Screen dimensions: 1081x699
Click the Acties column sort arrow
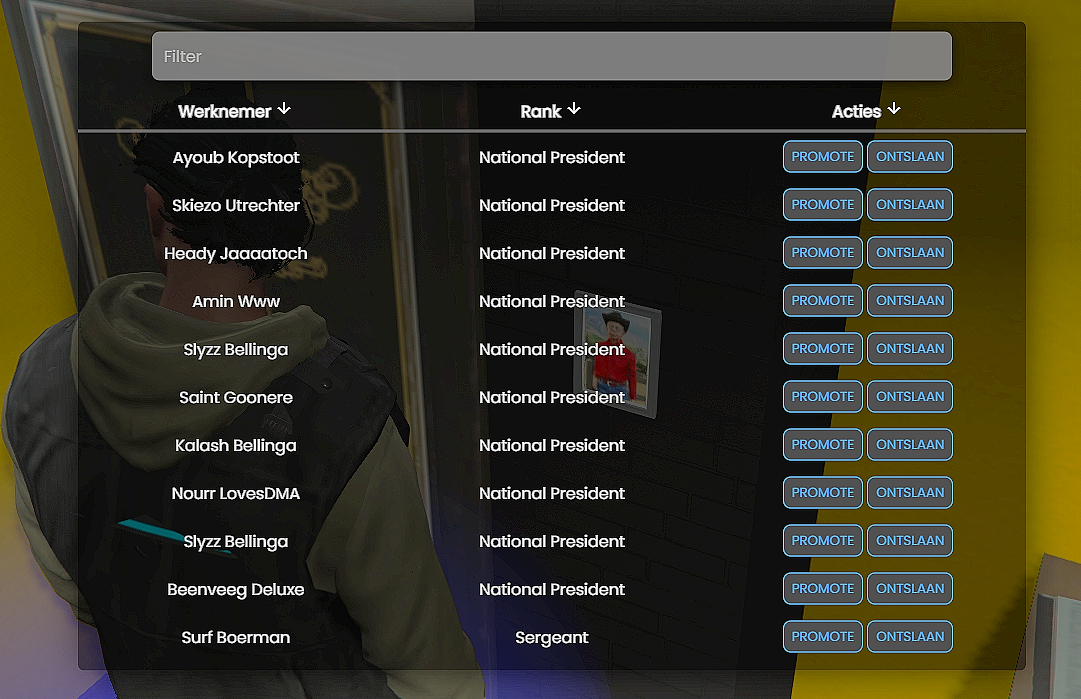(x=894, y=109)
